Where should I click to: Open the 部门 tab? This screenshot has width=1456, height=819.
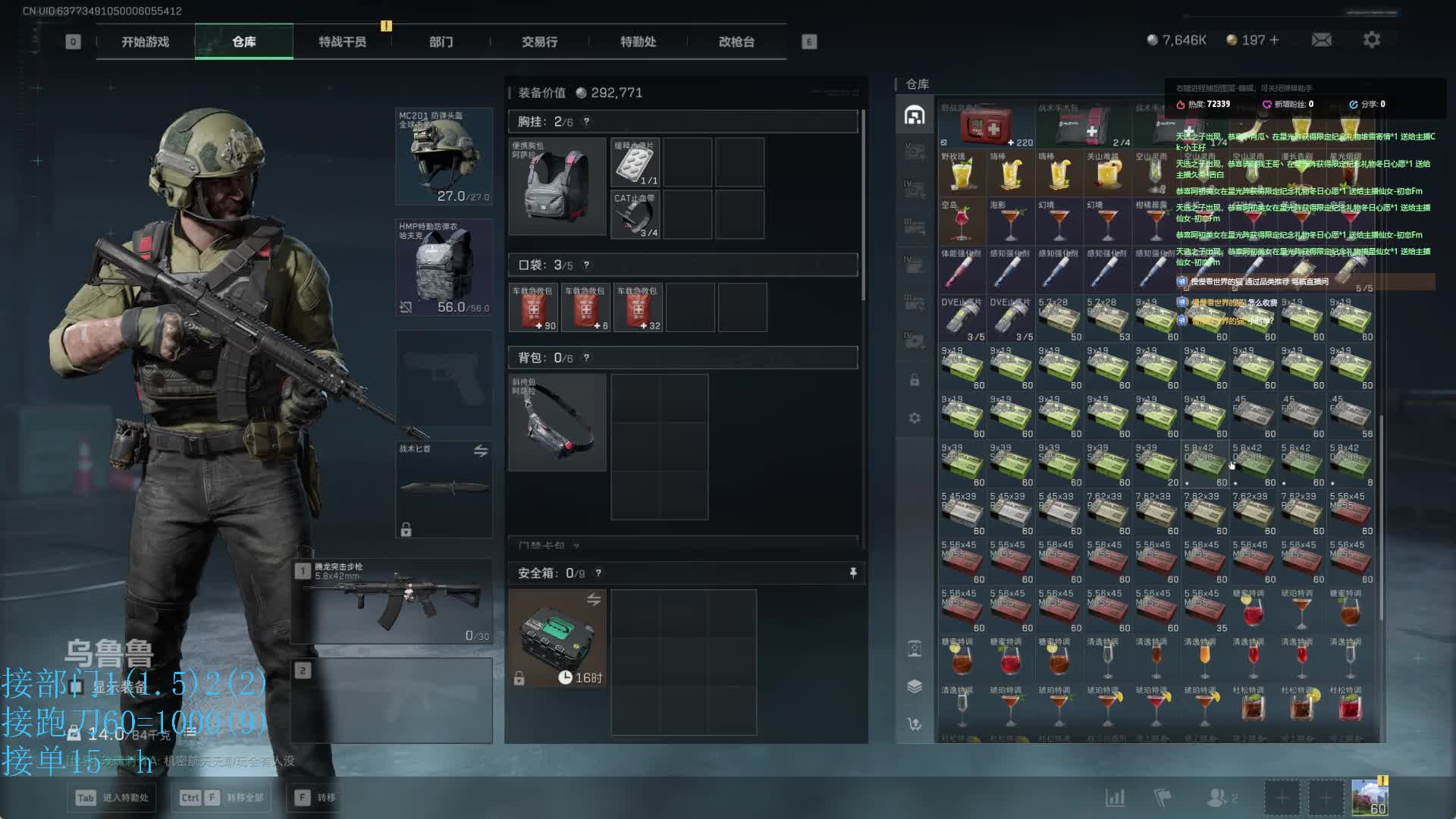(x=441, y=42)
